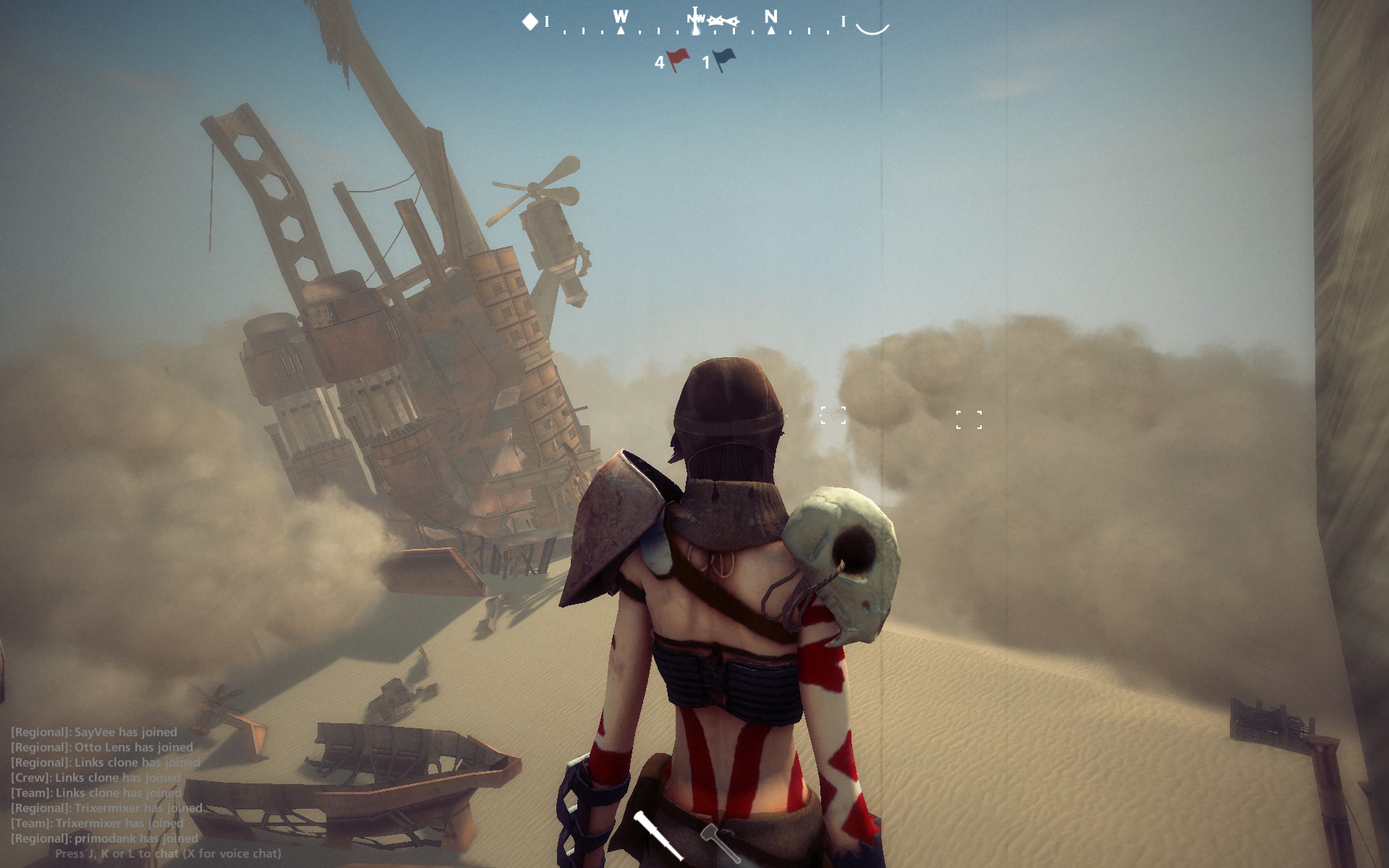
Task: Click the compass heading strip
Action: [694, 25]
